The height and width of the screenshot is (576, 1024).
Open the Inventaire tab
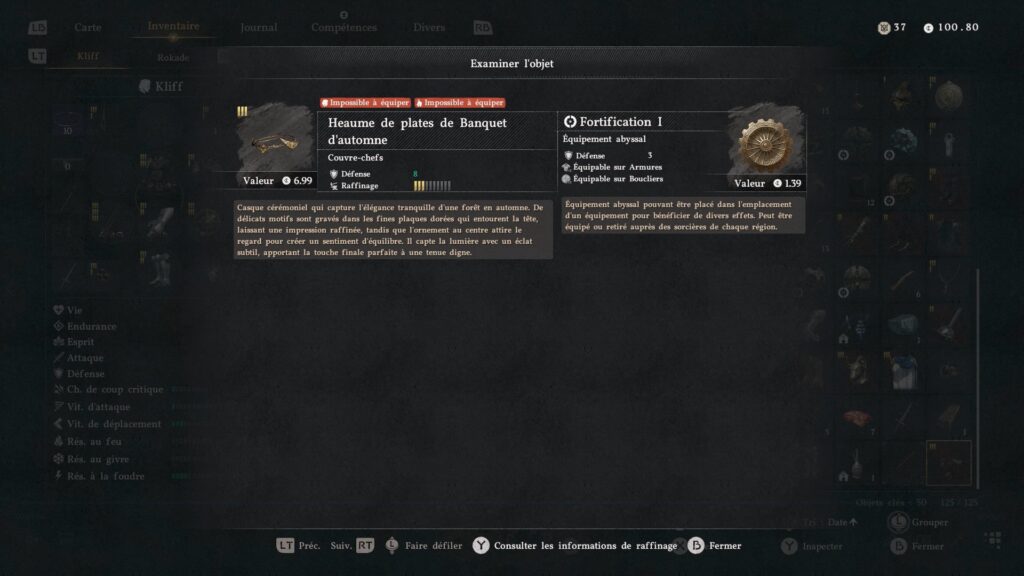click(x=172, y=27)
